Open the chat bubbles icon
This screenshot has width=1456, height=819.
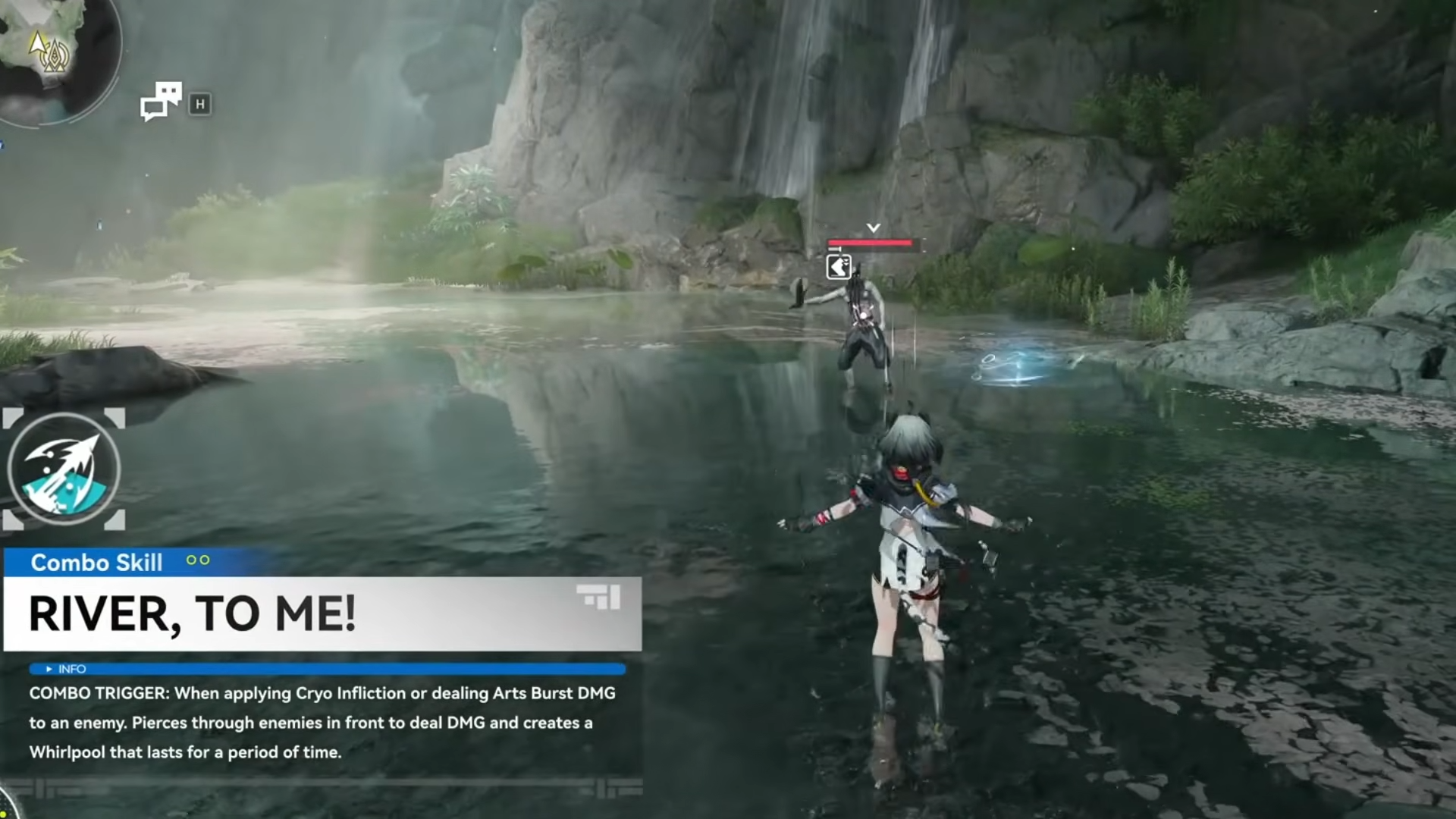point(161,102)
